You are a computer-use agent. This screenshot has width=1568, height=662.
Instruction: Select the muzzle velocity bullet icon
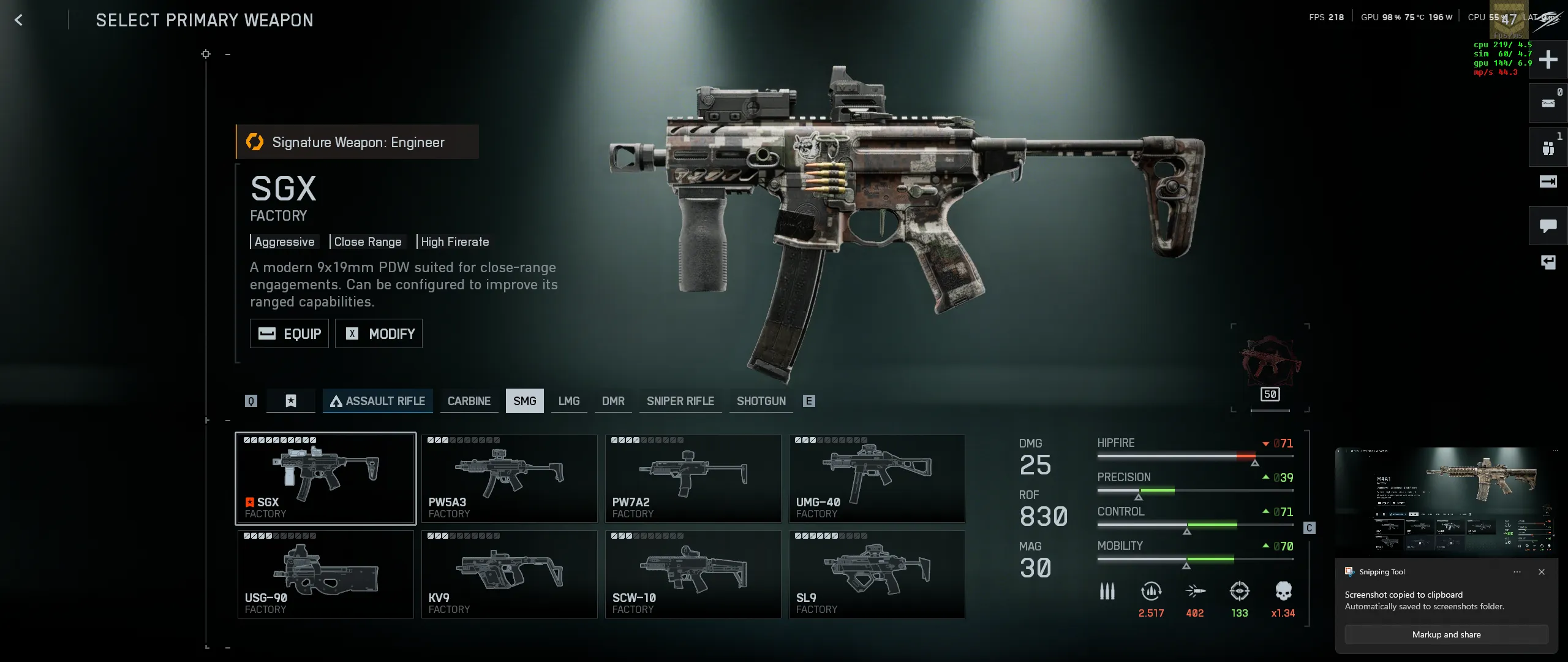[x=1195, y=590]
